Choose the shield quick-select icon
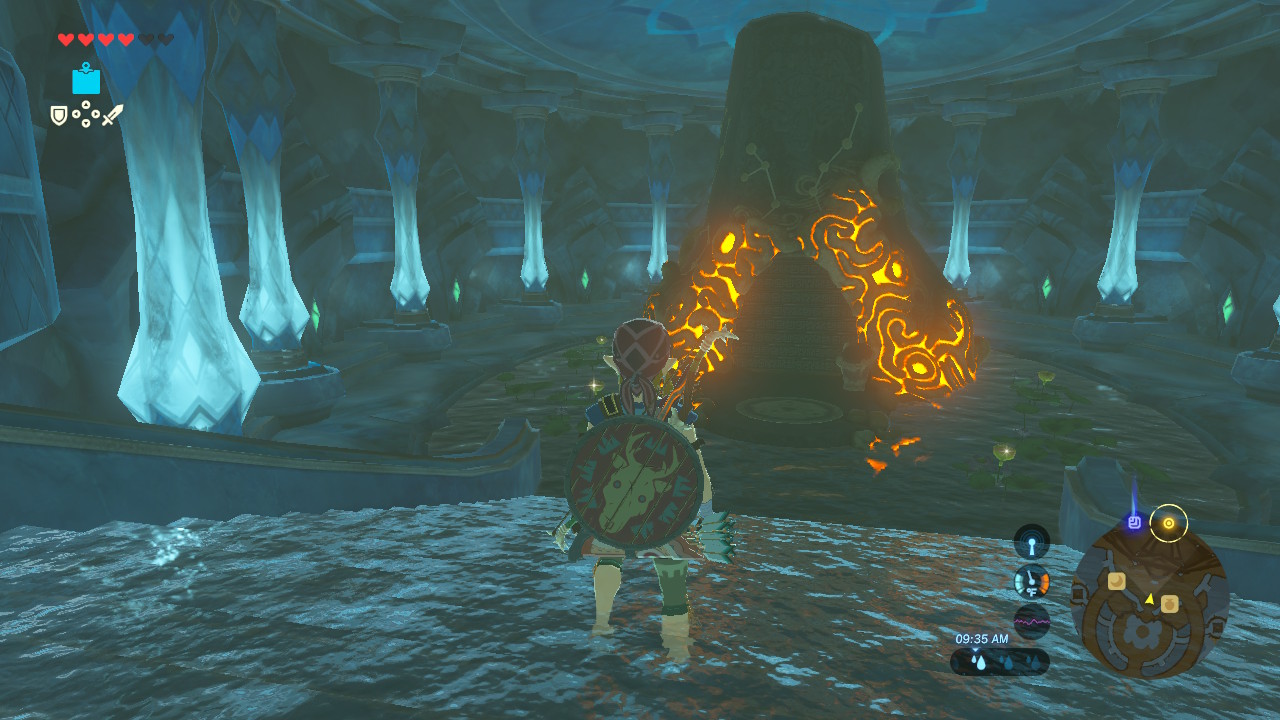The height and width of the screenshot is (720, 1280). point(59,116)
